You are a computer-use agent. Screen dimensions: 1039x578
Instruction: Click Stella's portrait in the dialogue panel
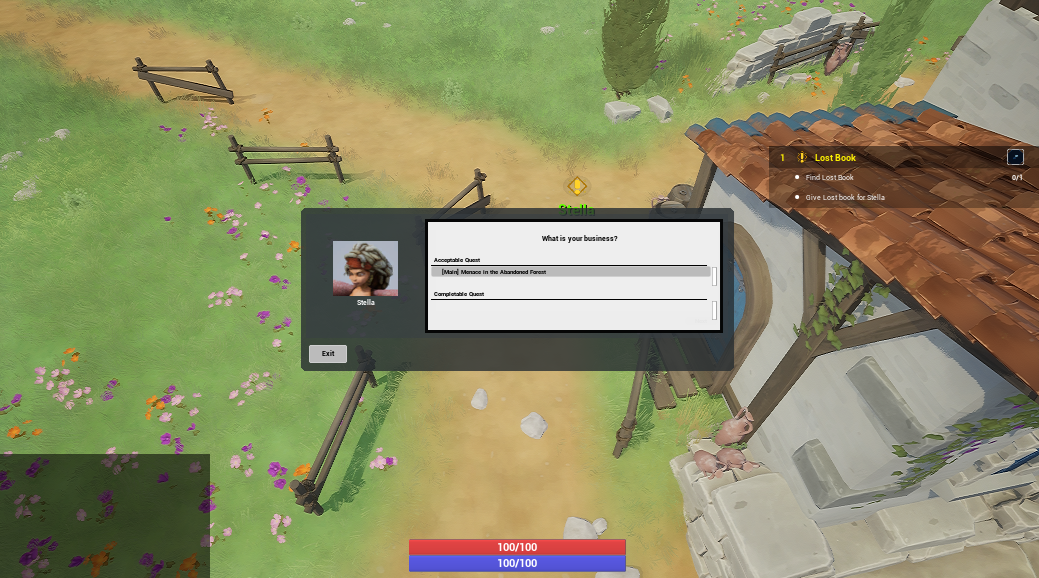(365, 268)
